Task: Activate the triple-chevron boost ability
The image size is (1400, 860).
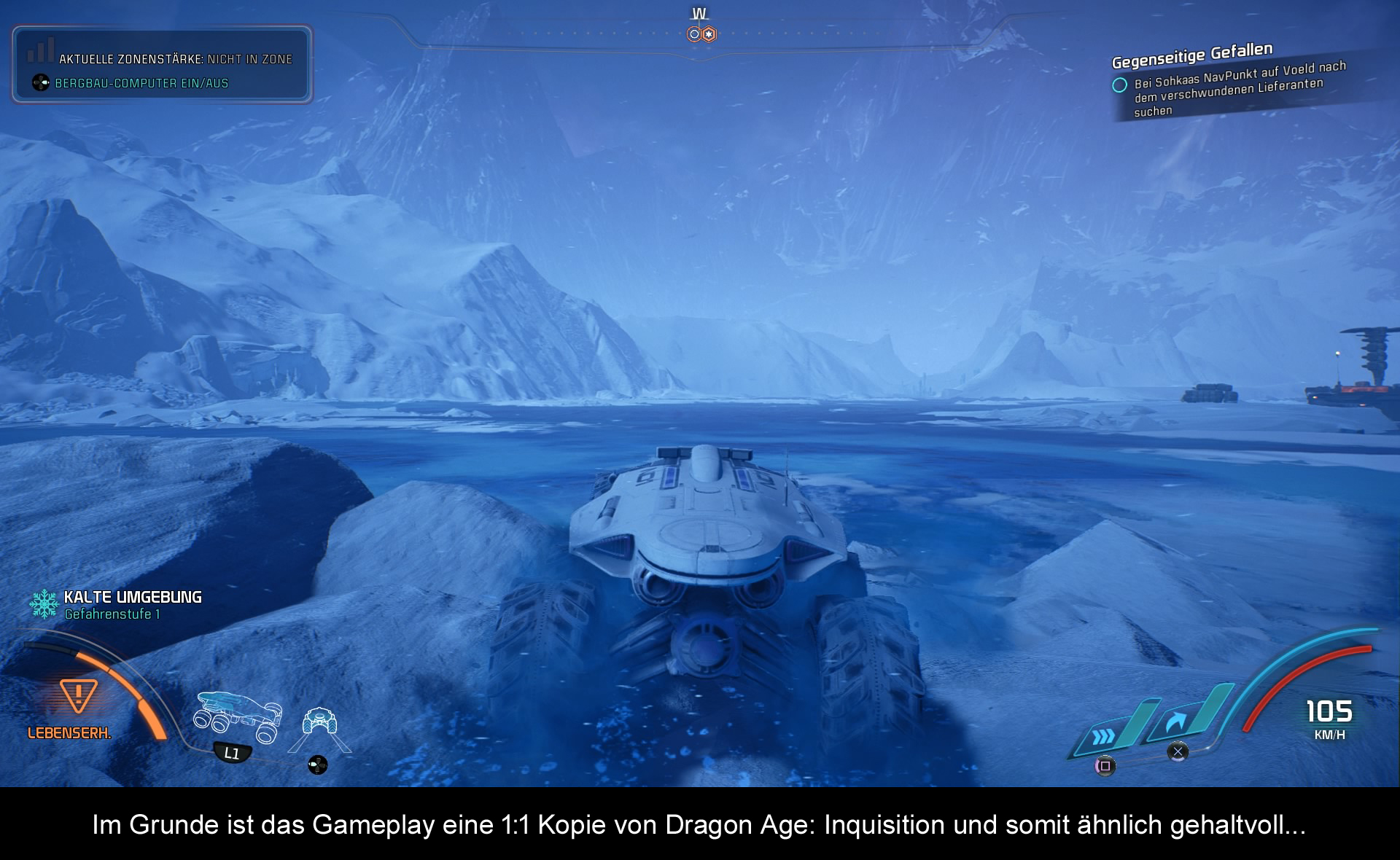Action: [1104, 736]
